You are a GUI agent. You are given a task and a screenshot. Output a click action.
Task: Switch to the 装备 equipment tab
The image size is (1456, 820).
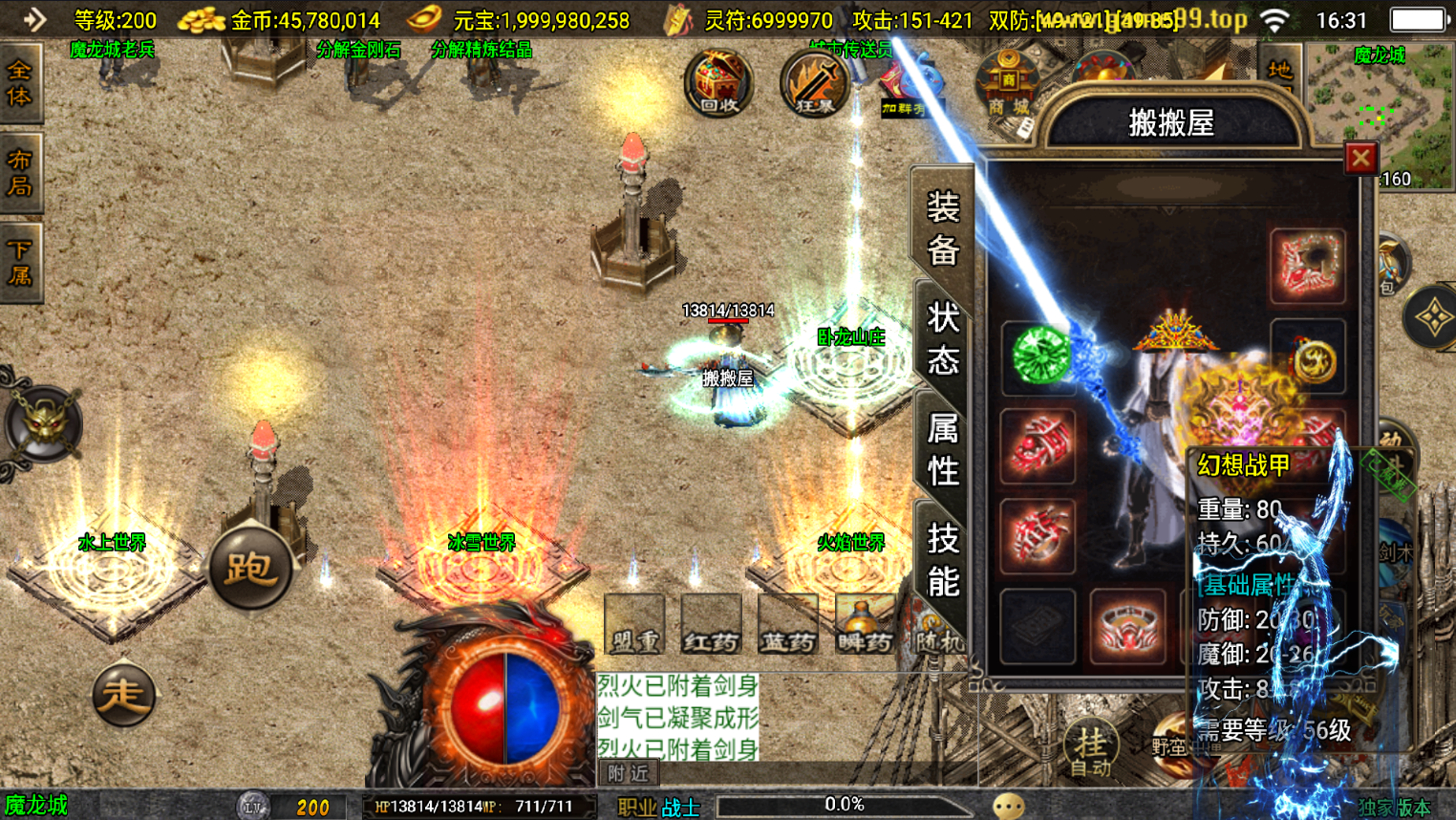pyautogui.click(x=942, y=229)
